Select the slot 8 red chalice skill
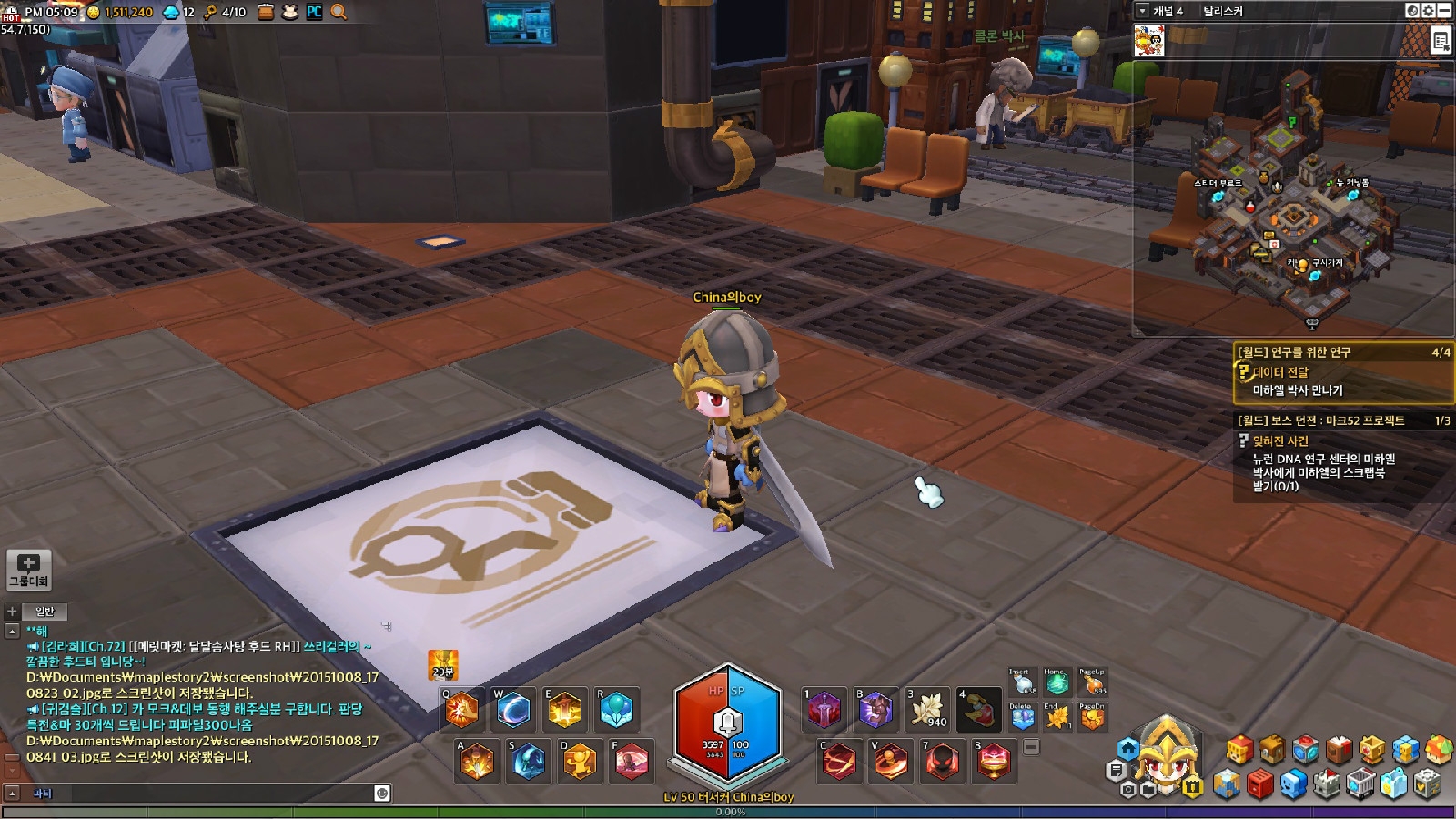Viewport: 1456px width, 819px height. click(x=994, y=762)
